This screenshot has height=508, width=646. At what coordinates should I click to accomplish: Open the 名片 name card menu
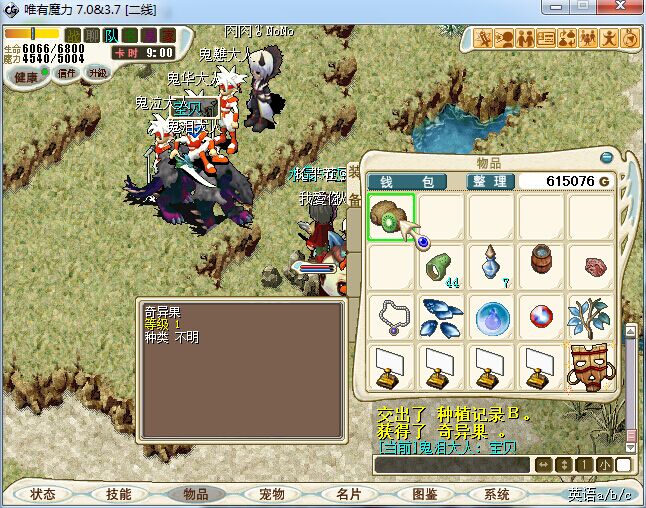click(x=347, y=494)
